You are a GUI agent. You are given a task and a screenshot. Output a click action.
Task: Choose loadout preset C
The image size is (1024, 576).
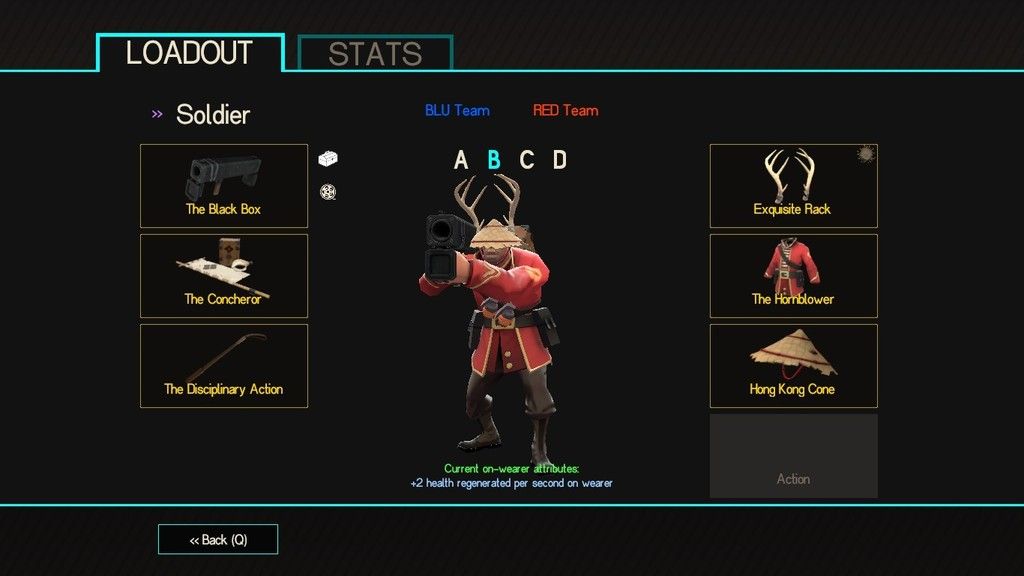(527, 160)
